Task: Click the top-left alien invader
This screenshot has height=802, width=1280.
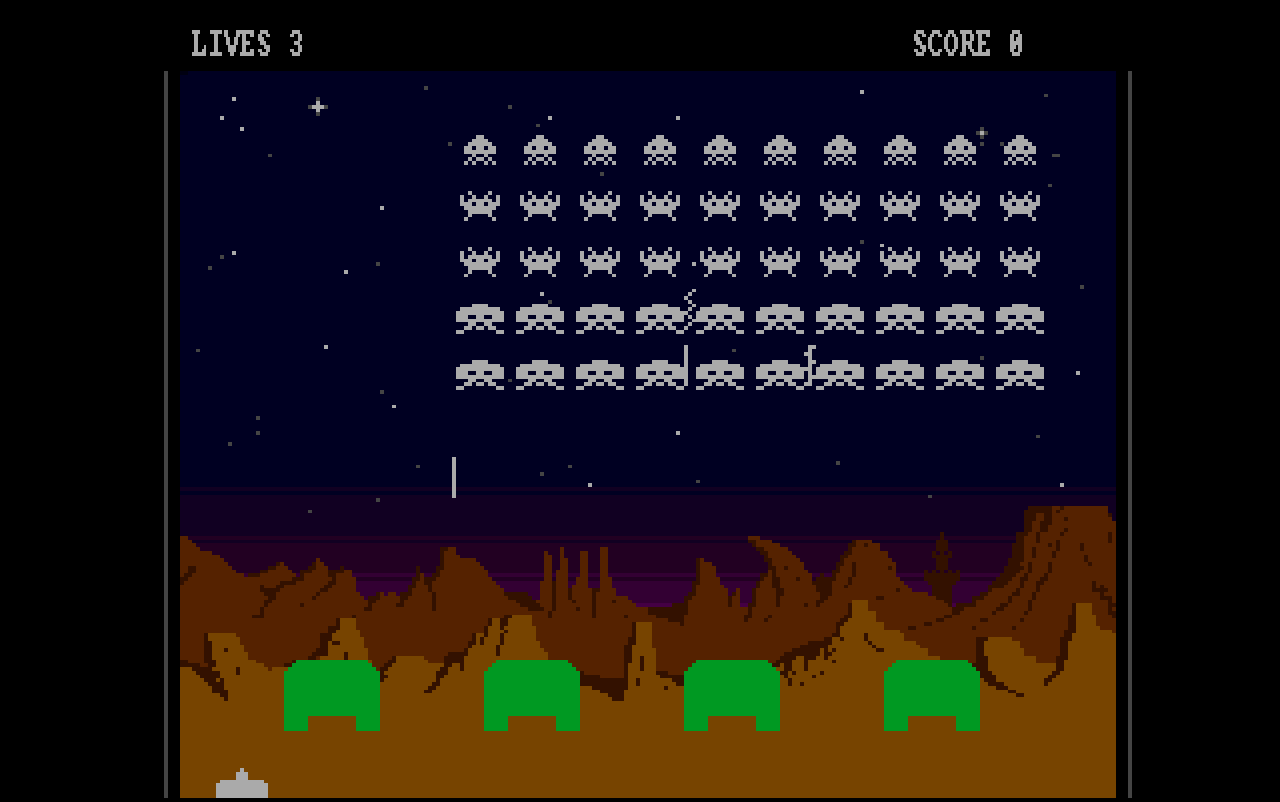Action: coord(481,148)
